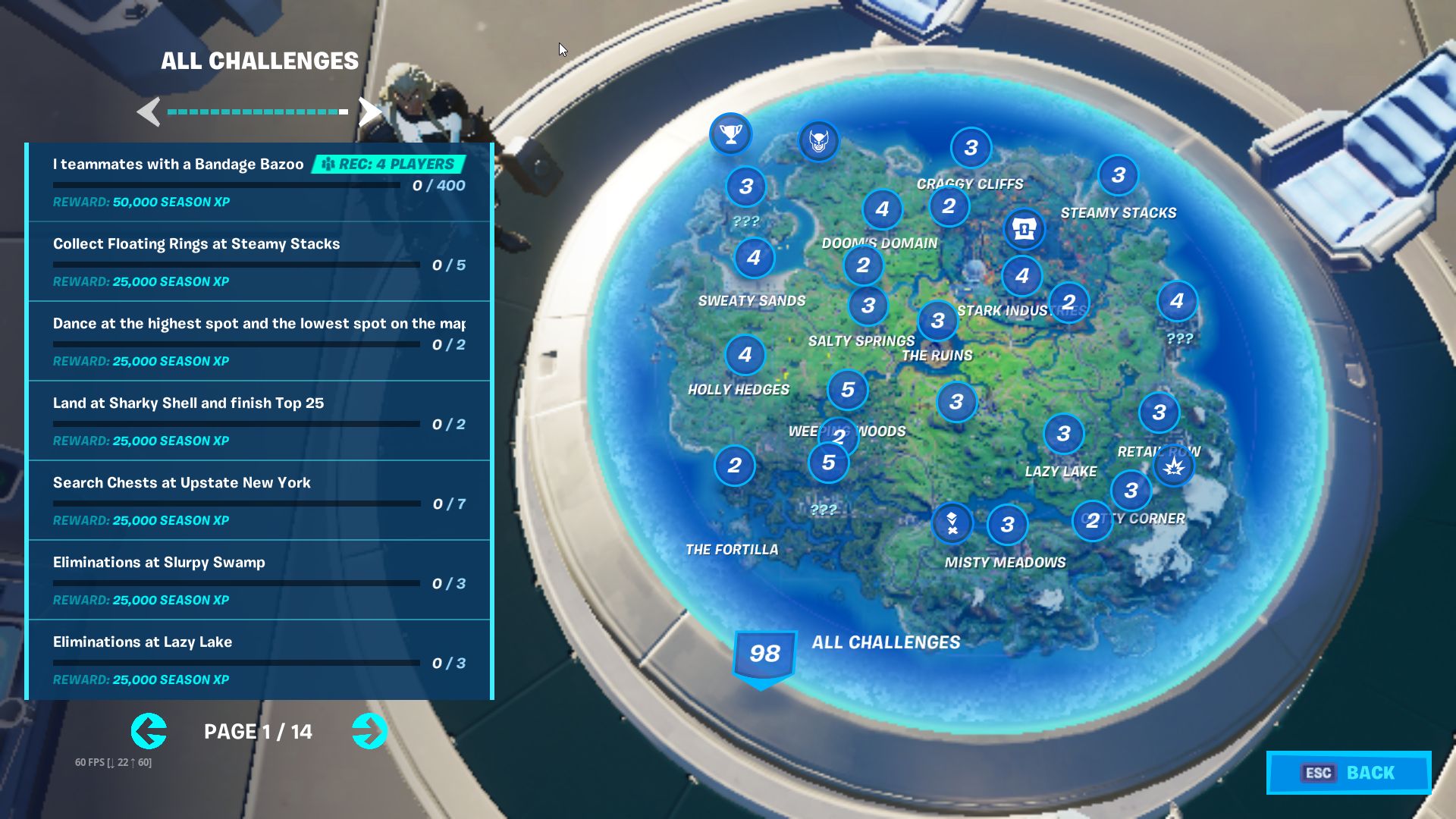
Task: Switch to previous challenge category arrow
Action: 149,112
